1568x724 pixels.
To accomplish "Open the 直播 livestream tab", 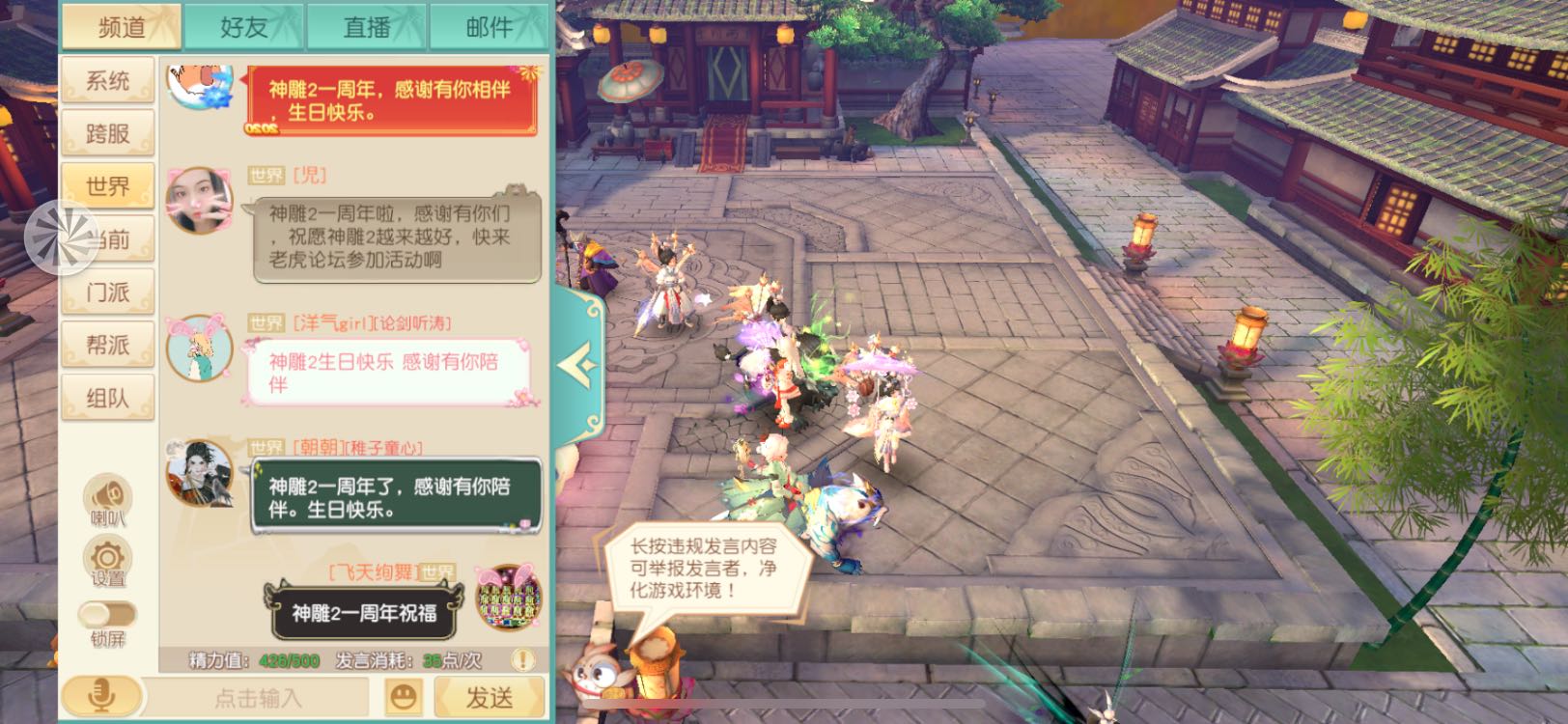I will (x=365, y=26).
